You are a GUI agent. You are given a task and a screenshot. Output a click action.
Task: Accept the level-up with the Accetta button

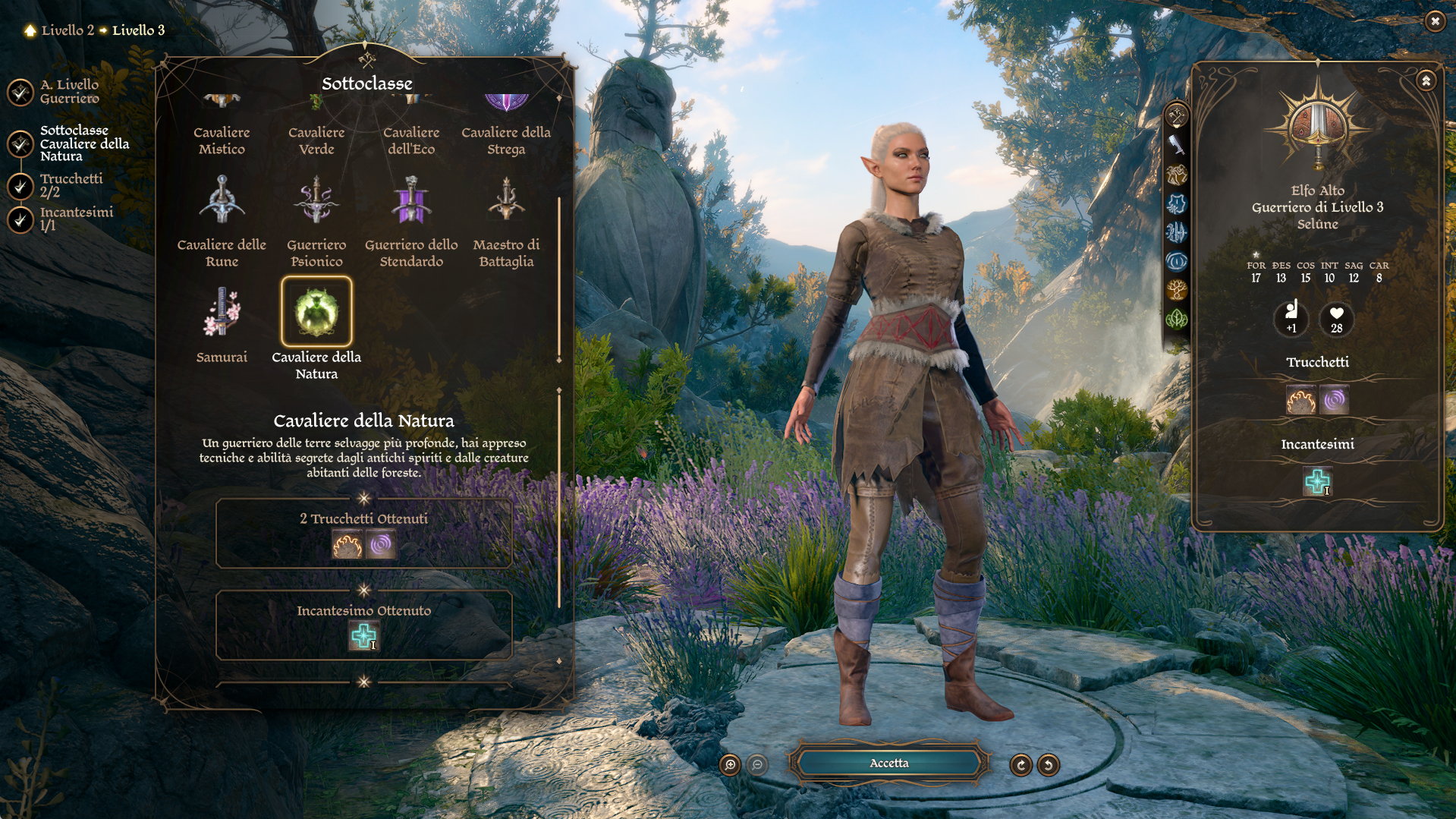888,763
